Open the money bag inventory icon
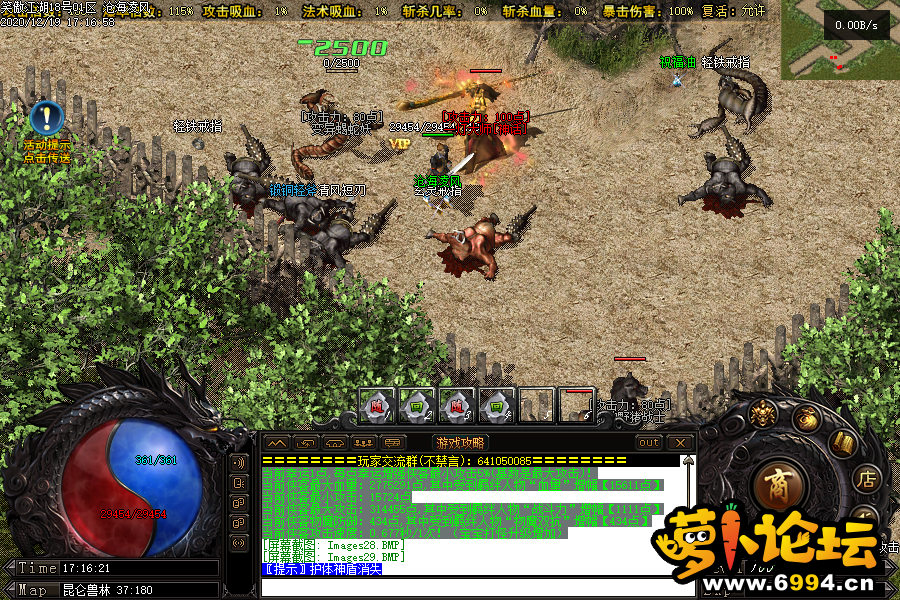This screenshot has height=600, width=900. point(807,420)
